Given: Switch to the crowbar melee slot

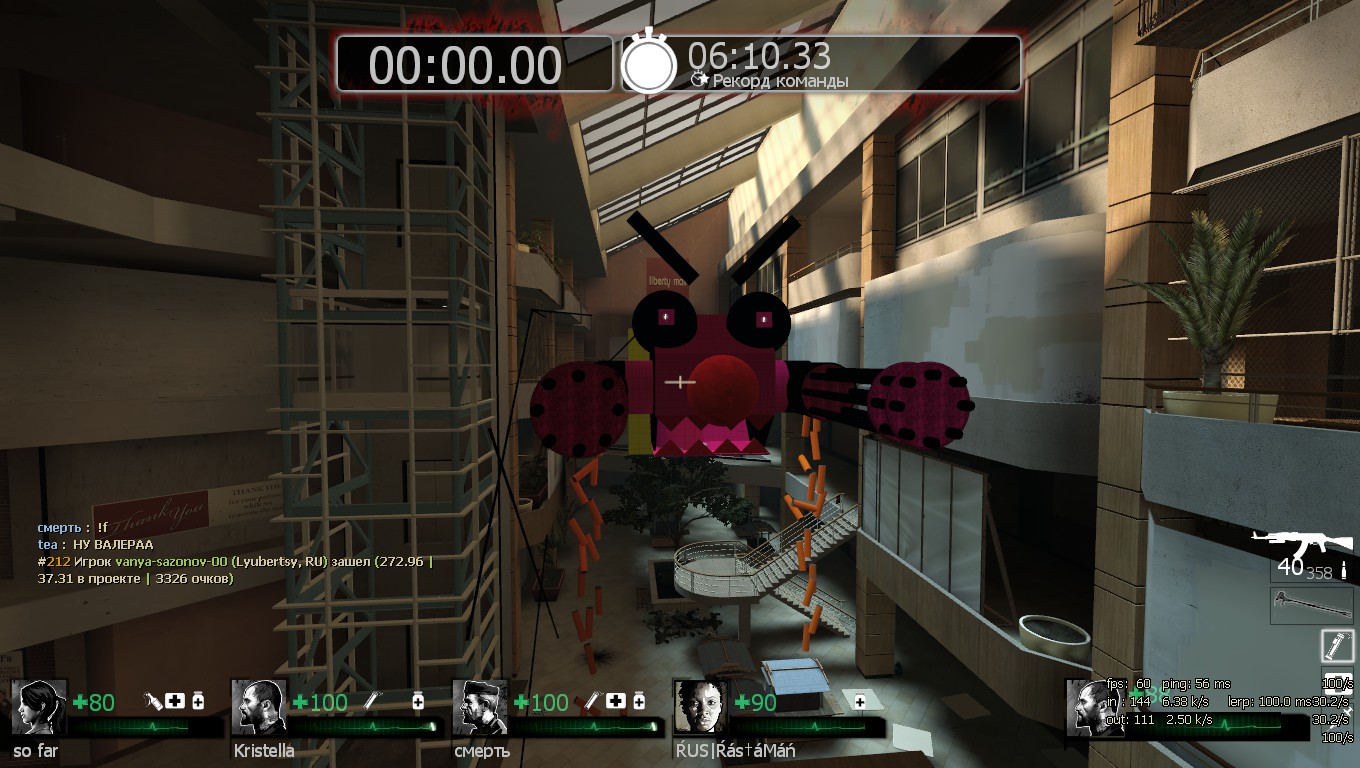Looking at the screenshot, I should (1312, 603).
